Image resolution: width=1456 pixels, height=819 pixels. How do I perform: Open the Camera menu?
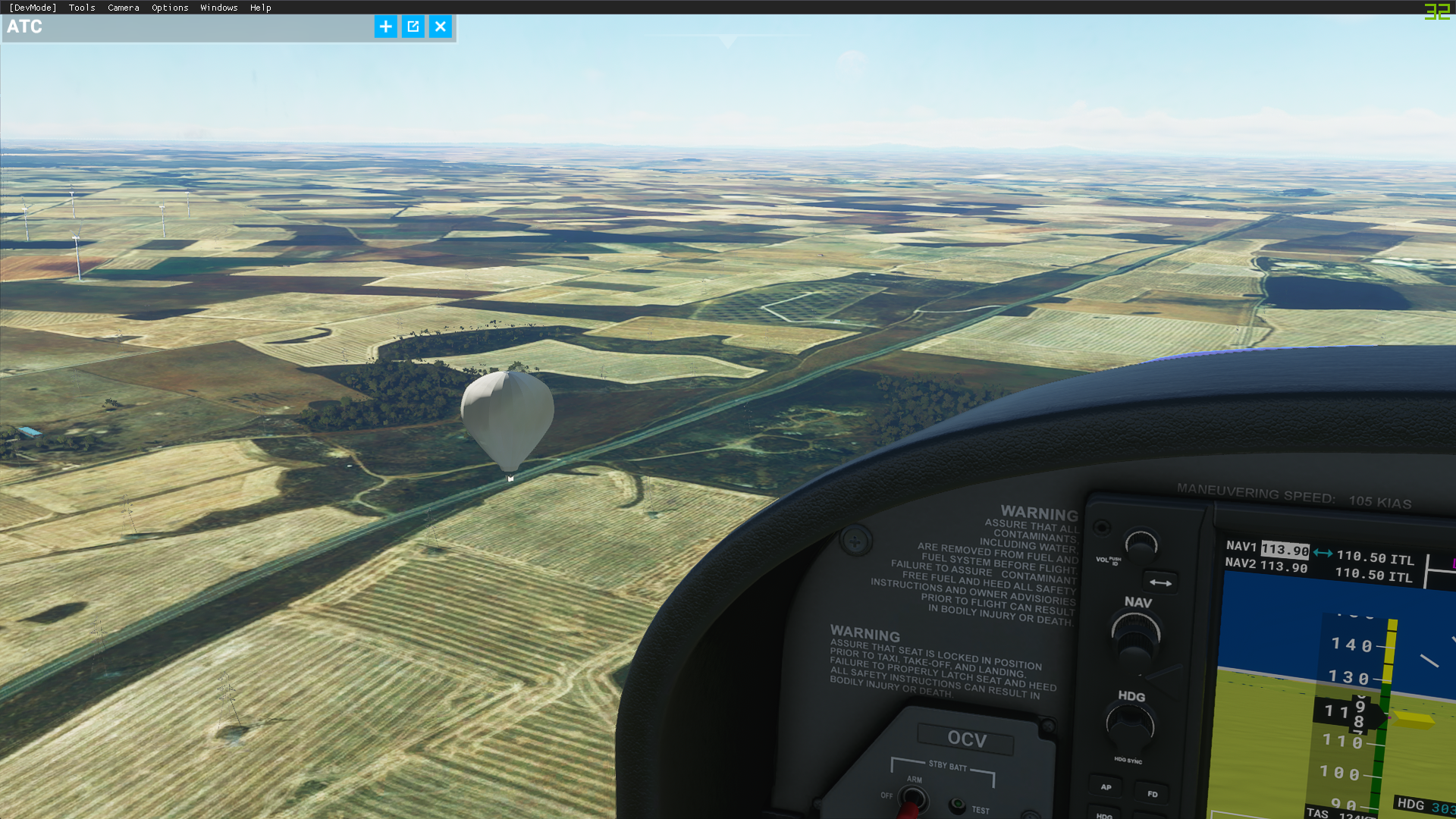pos(124,8)
